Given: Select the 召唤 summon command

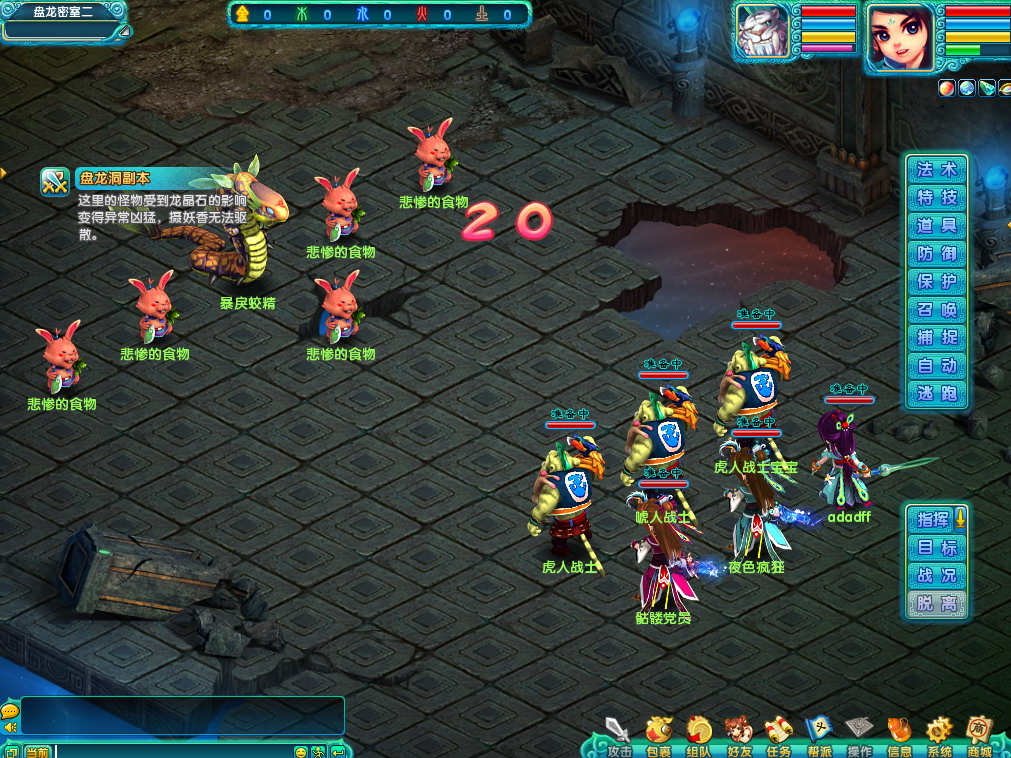Looking at the screenshot, I should pyautogui.click(x=937, y=310).
